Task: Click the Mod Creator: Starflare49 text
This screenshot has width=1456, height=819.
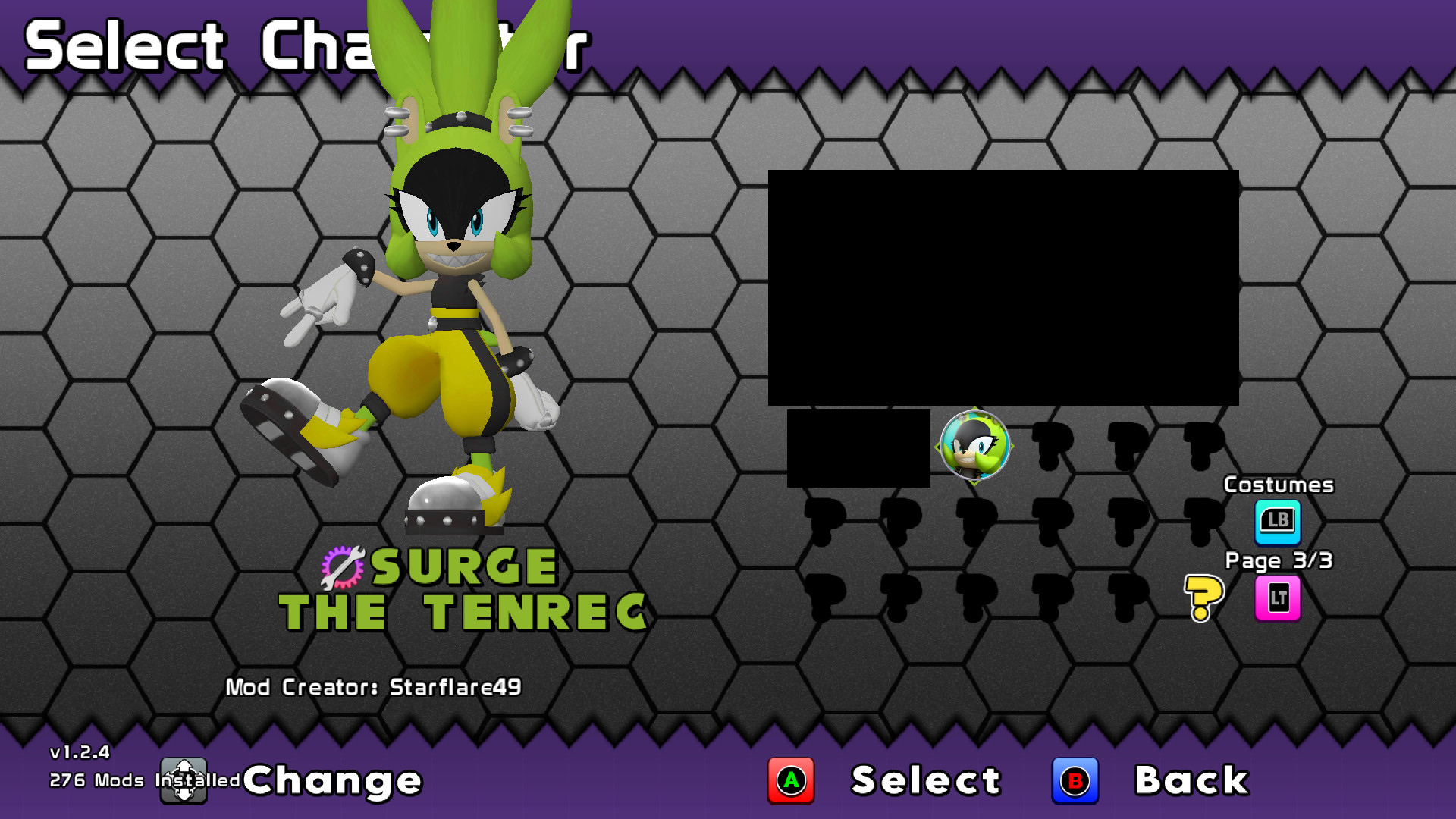Action: tap(375, 686)
